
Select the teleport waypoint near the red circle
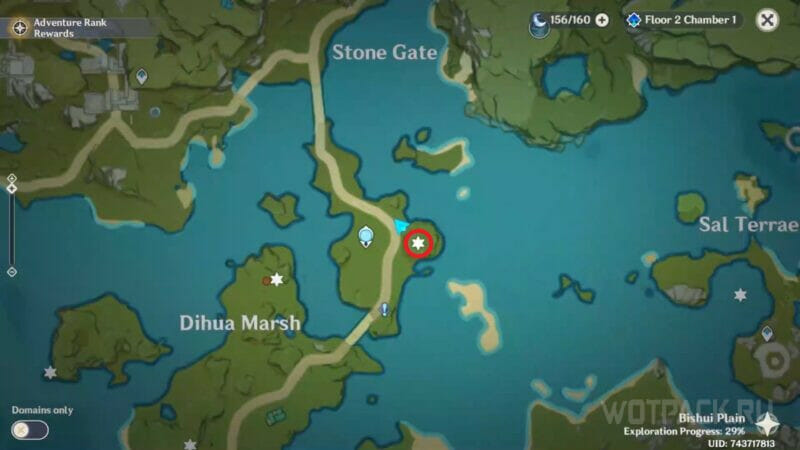pos(366,236)
